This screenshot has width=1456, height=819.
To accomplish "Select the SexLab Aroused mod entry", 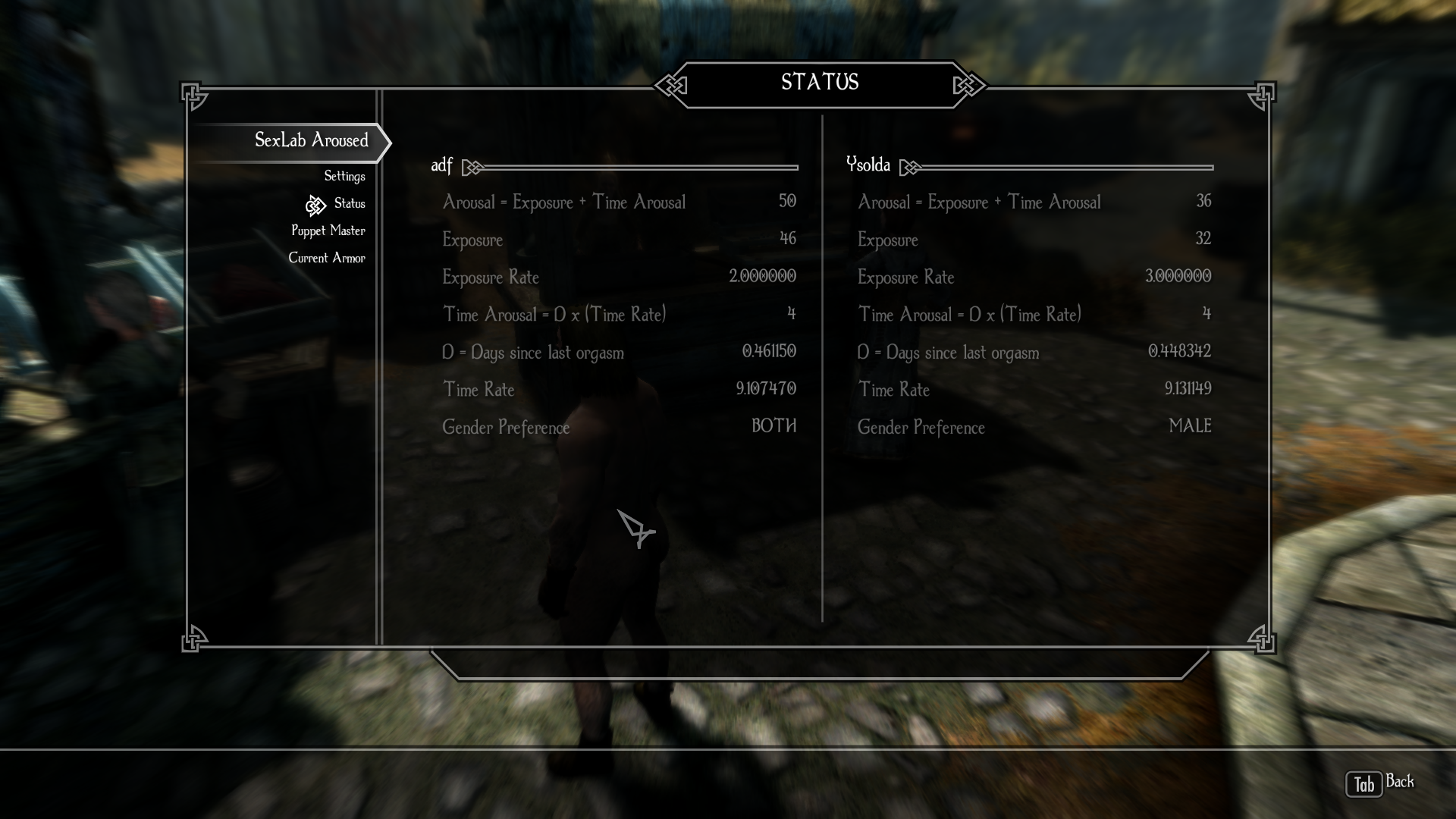I will (x=311, y=140).
